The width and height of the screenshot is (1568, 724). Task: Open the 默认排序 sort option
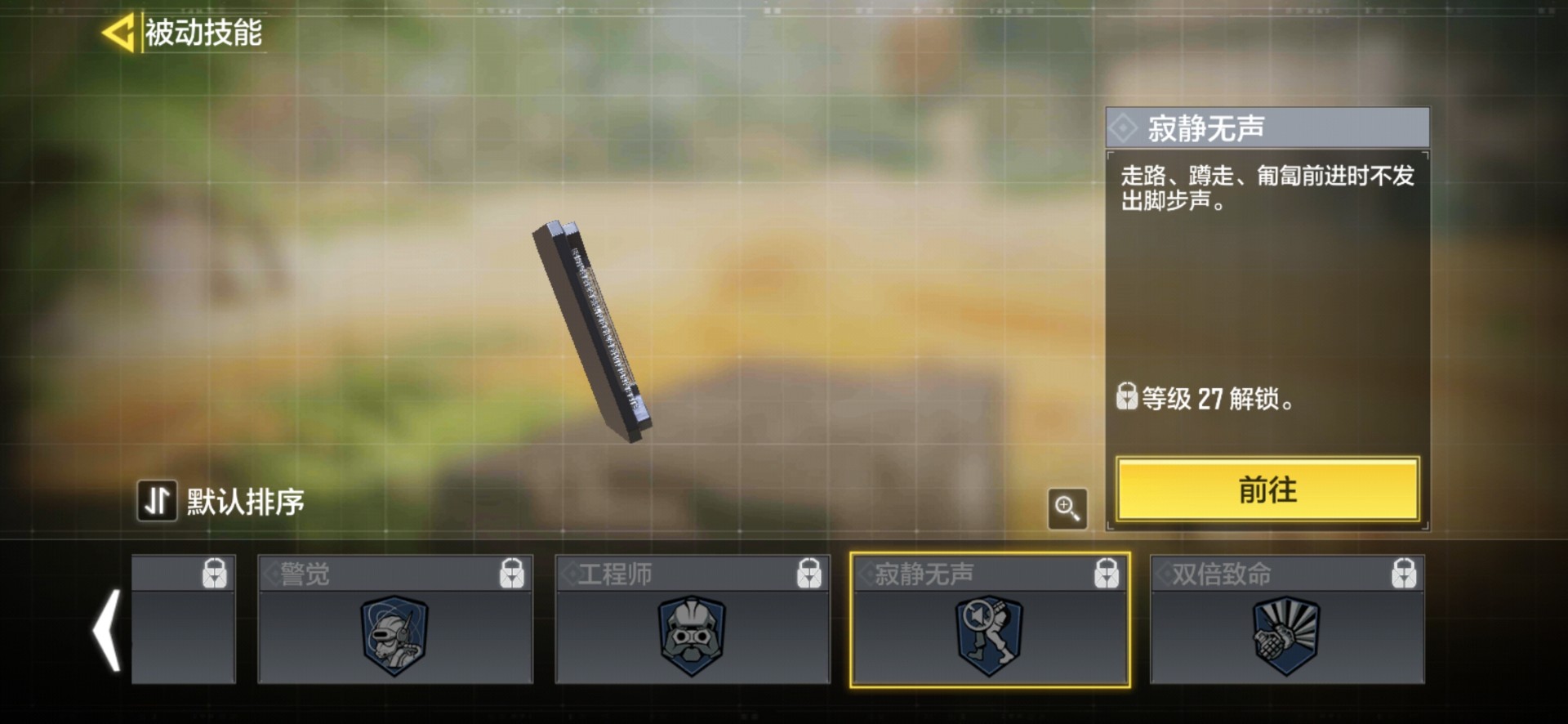[x=221, y=501]
